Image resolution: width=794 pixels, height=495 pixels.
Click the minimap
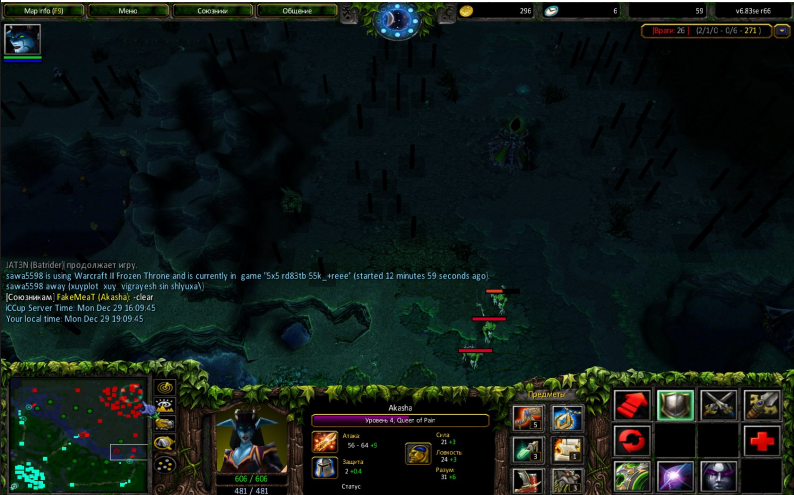point(78,430)
